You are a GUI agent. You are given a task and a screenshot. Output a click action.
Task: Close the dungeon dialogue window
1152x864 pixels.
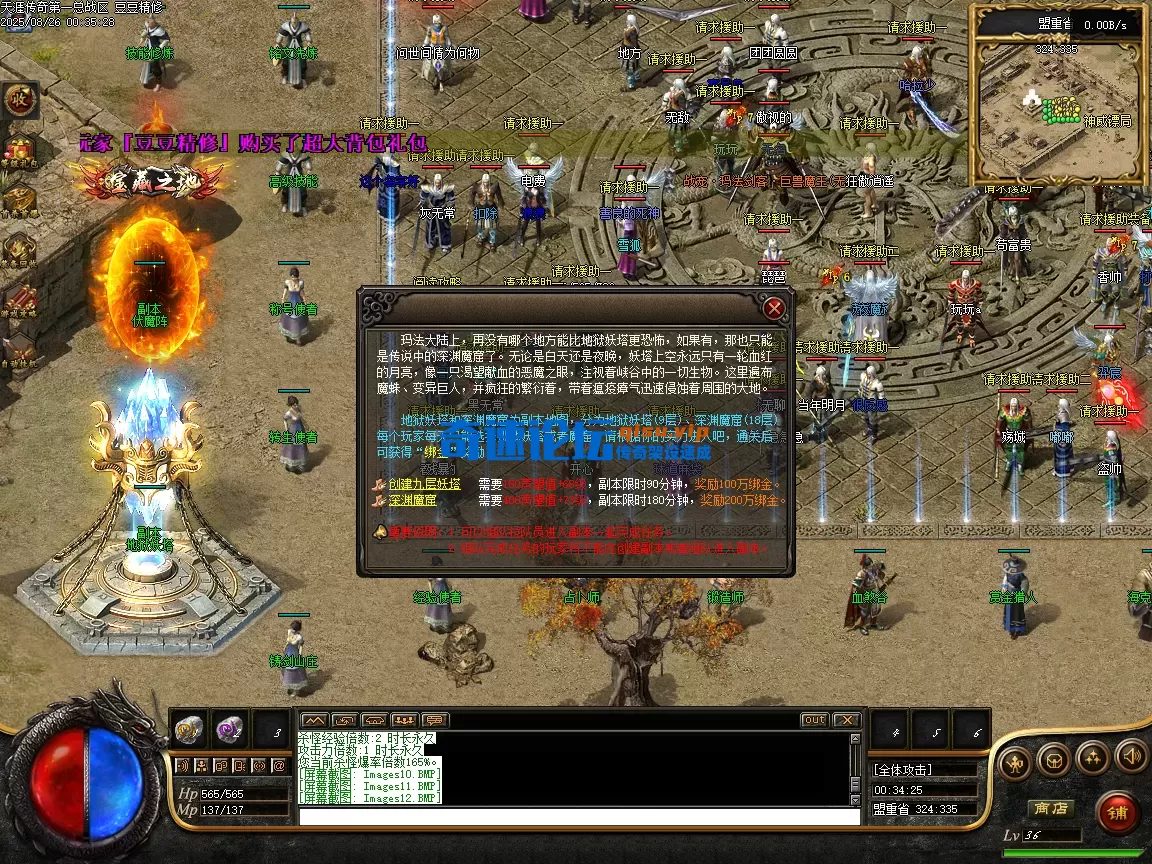tap(774, 307)
